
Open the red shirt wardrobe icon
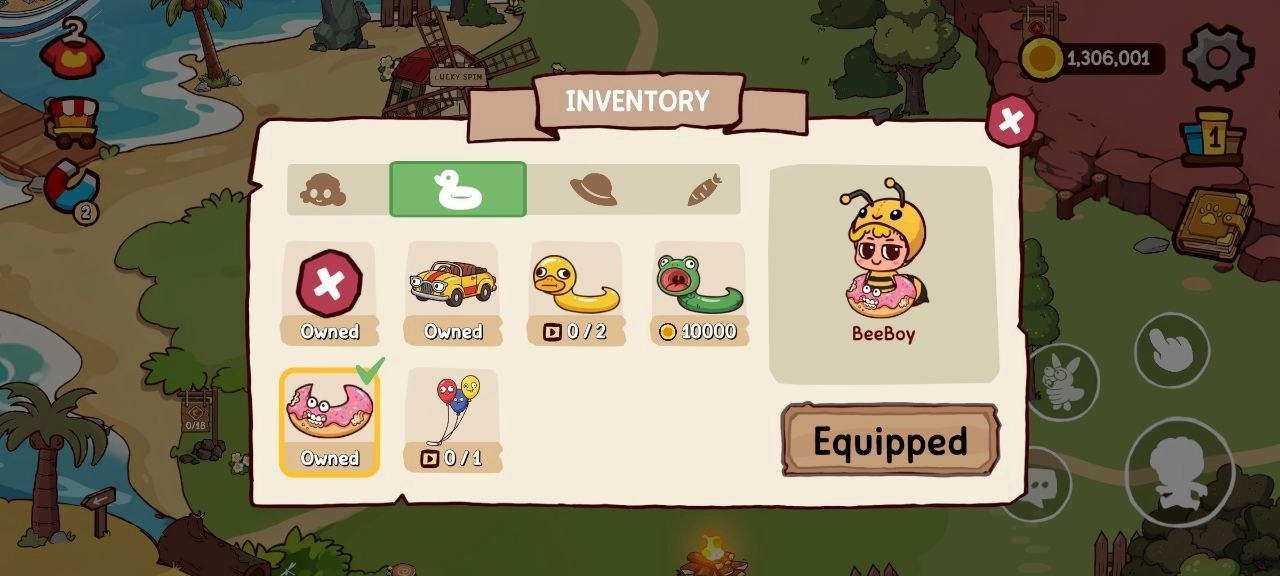pos(71,50)
